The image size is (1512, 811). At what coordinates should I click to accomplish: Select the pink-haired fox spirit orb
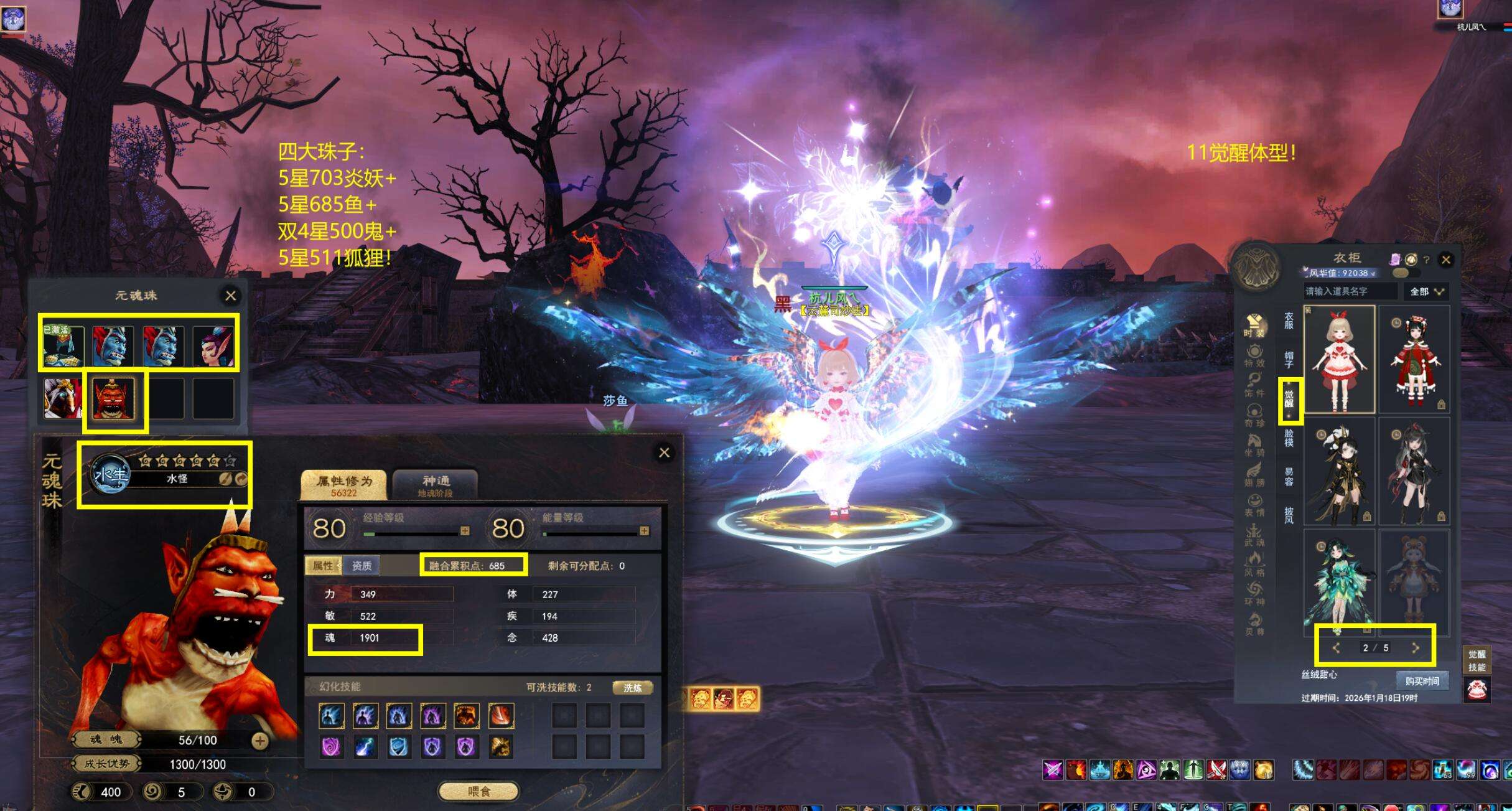click(x=213, y=347)
